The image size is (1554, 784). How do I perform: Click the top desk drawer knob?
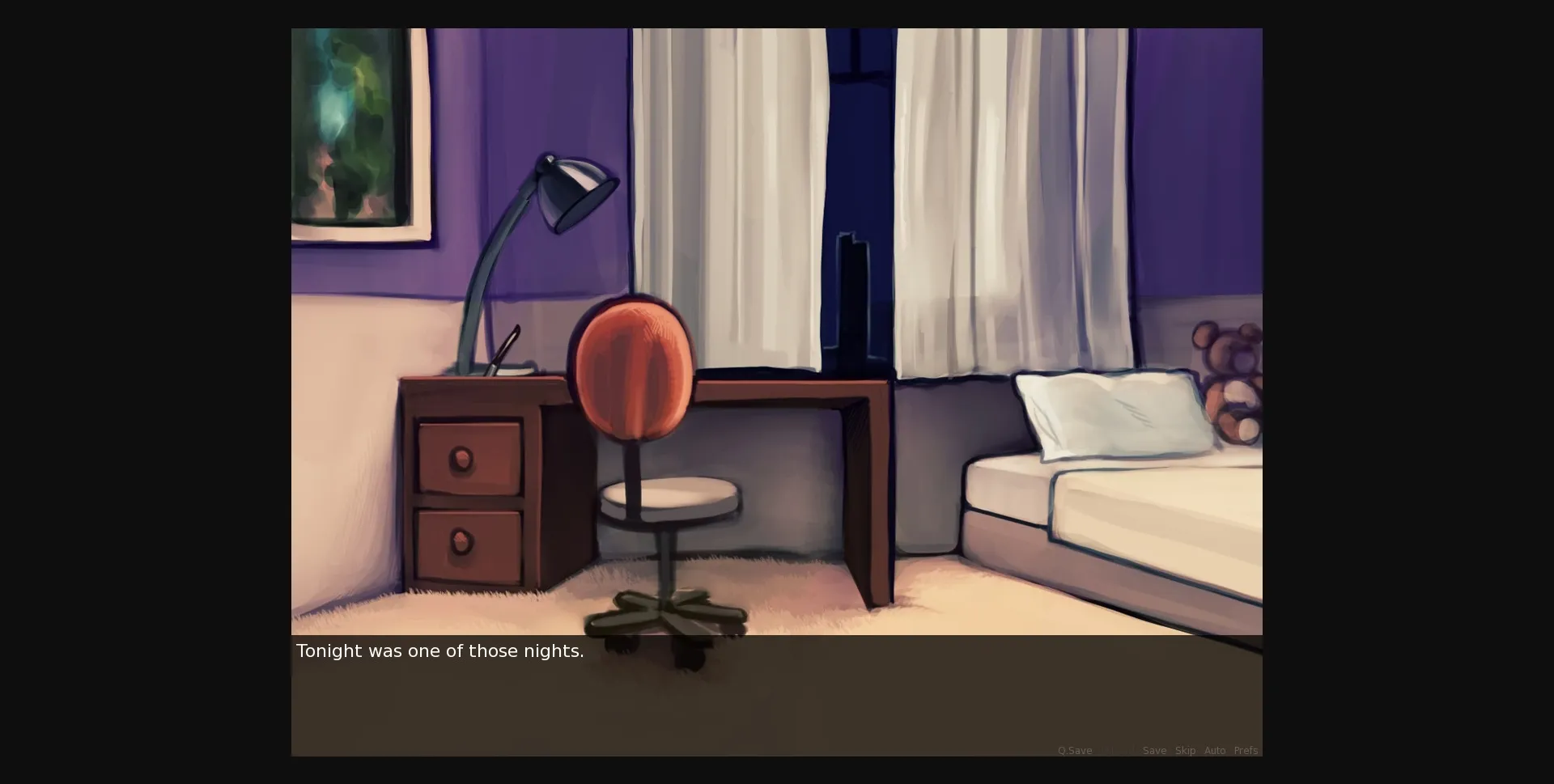[460, 457]
